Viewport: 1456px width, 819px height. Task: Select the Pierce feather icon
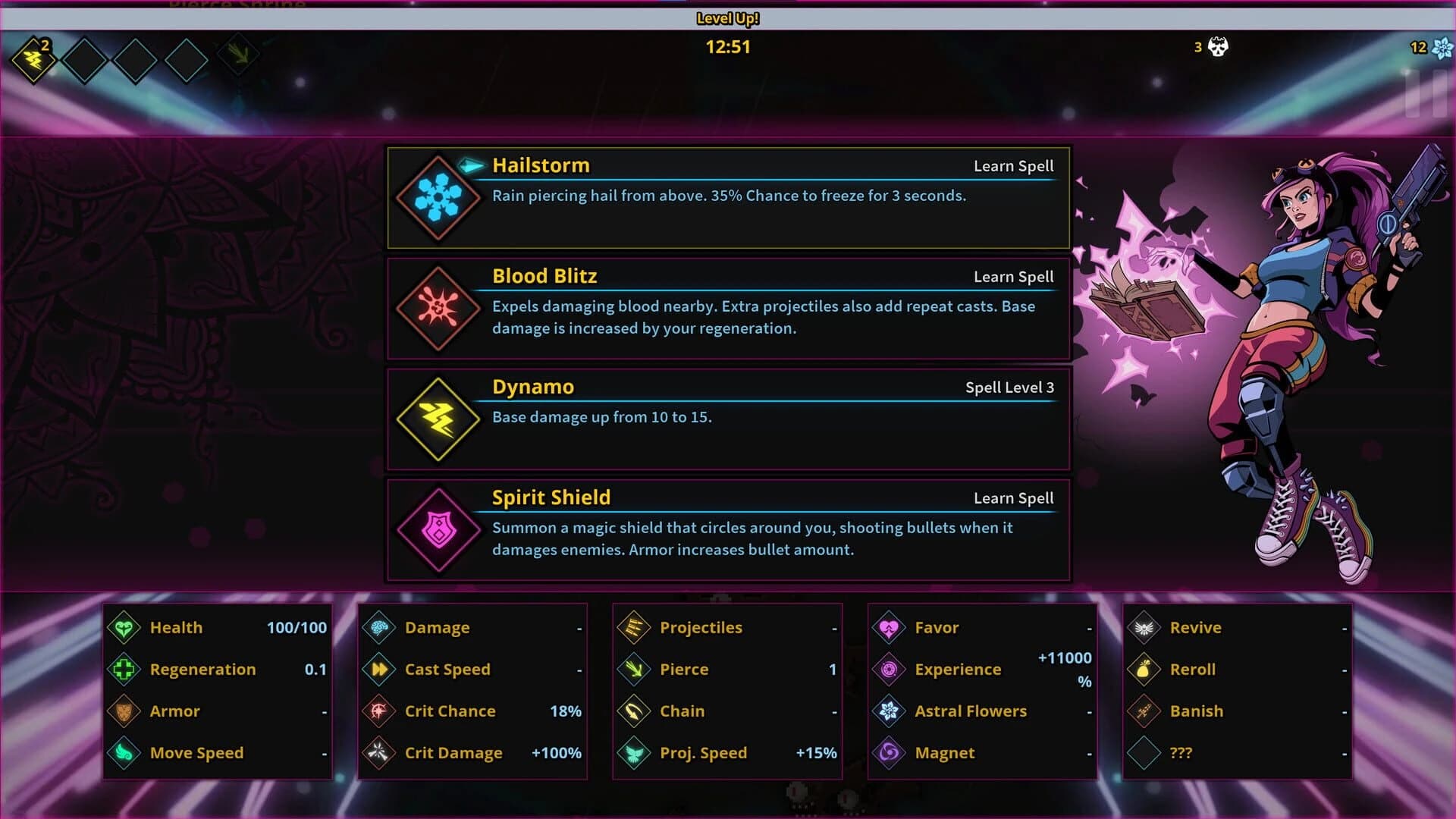(x=634, y=669)
